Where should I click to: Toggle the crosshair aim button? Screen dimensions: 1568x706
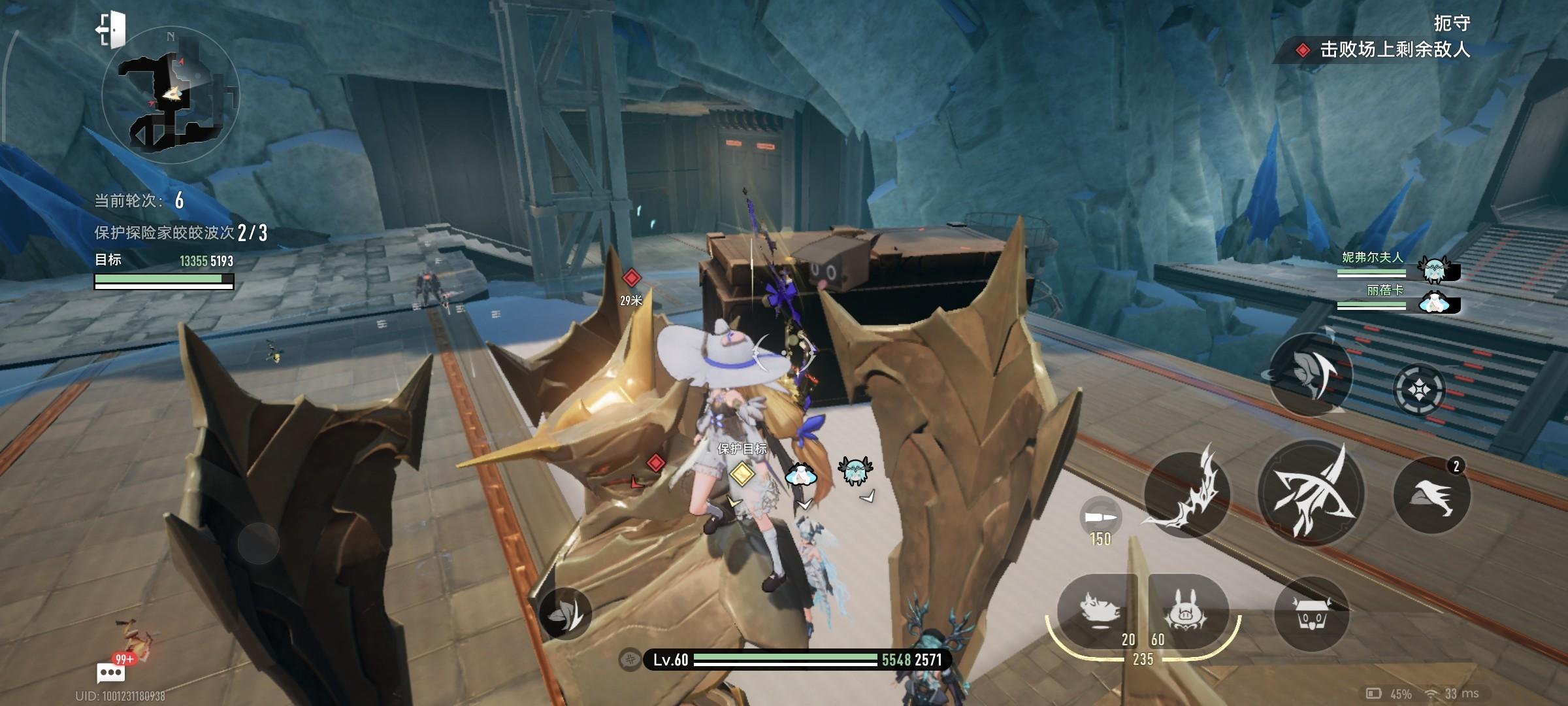click(x=1419, y=390)
